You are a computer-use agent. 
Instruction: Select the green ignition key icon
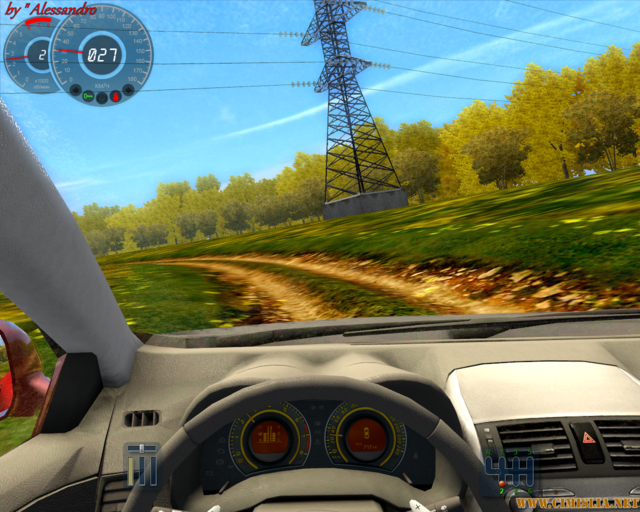point(88,96)
